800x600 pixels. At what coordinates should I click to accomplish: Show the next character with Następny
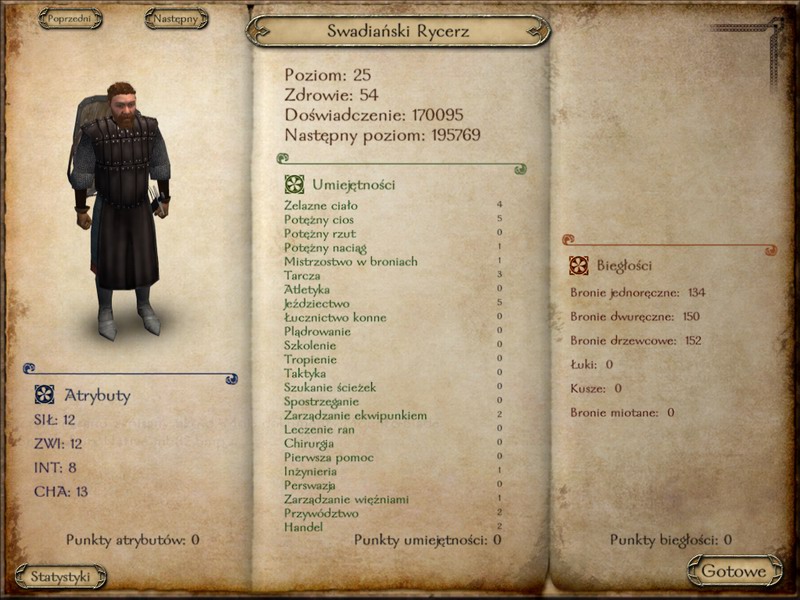tap(176, 18)
